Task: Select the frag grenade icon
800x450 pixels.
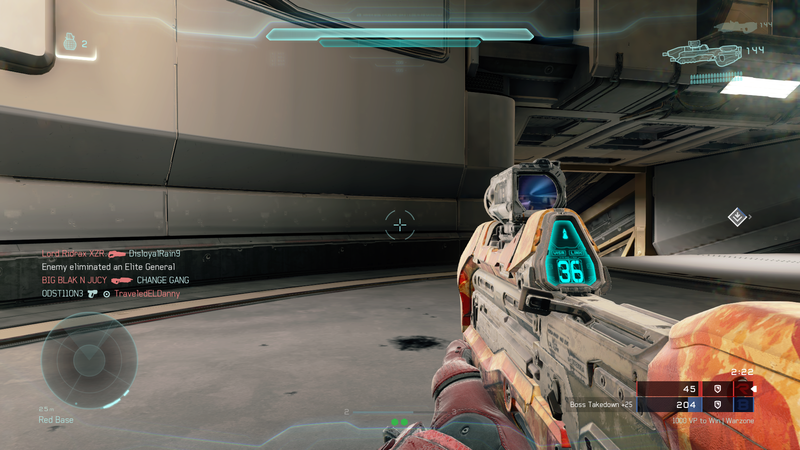Action: (x=69, y=43)
